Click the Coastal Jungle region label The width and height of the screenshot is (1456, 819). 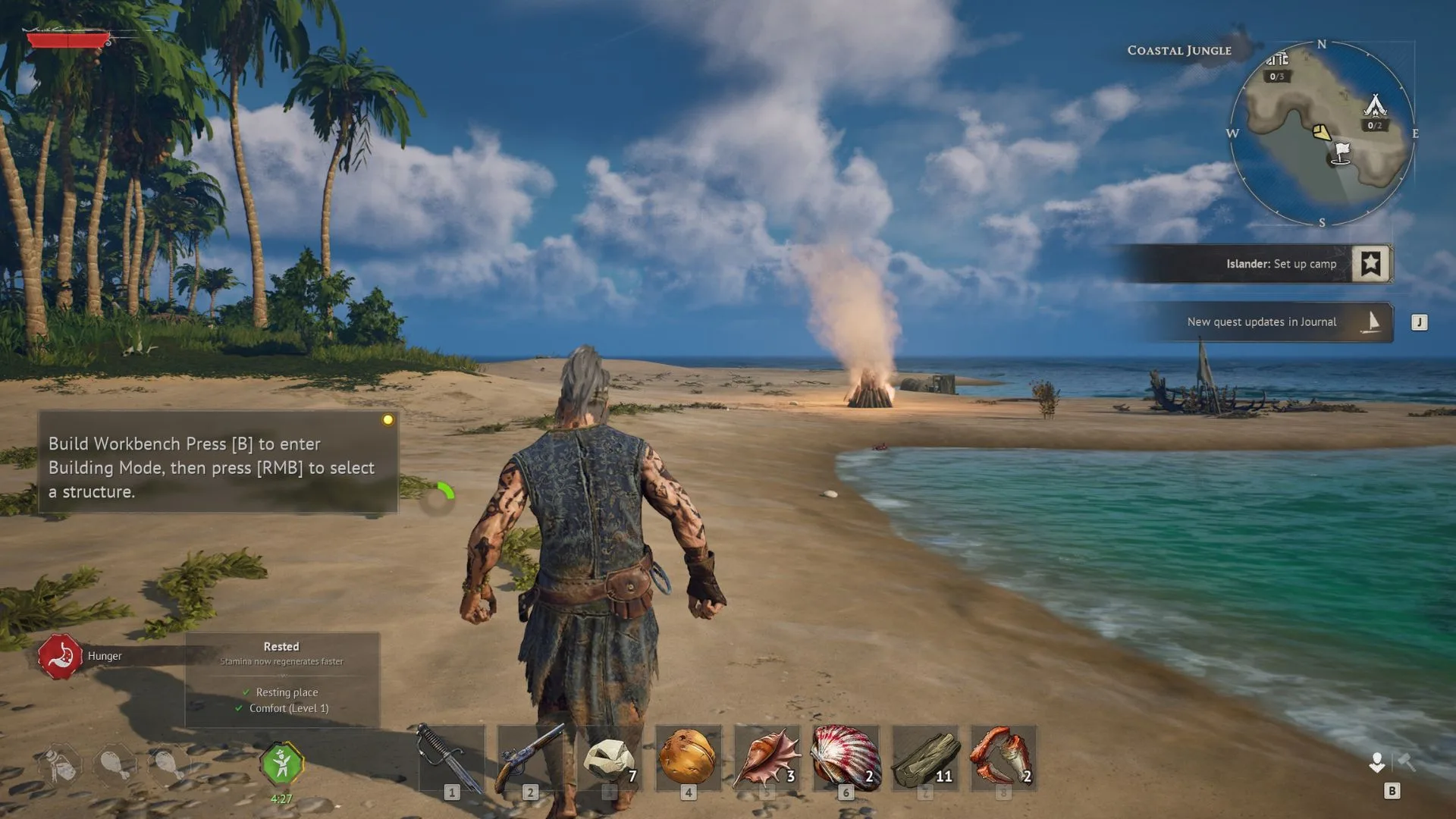click(x=1178, y=50)
